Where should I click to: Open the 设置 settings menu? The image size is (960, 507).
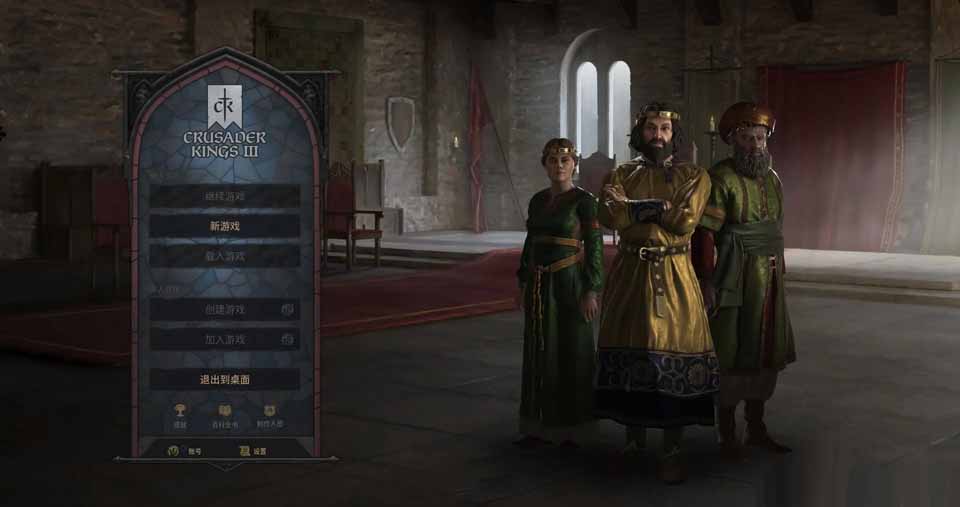pyautogui.click(x=253, y=451)
